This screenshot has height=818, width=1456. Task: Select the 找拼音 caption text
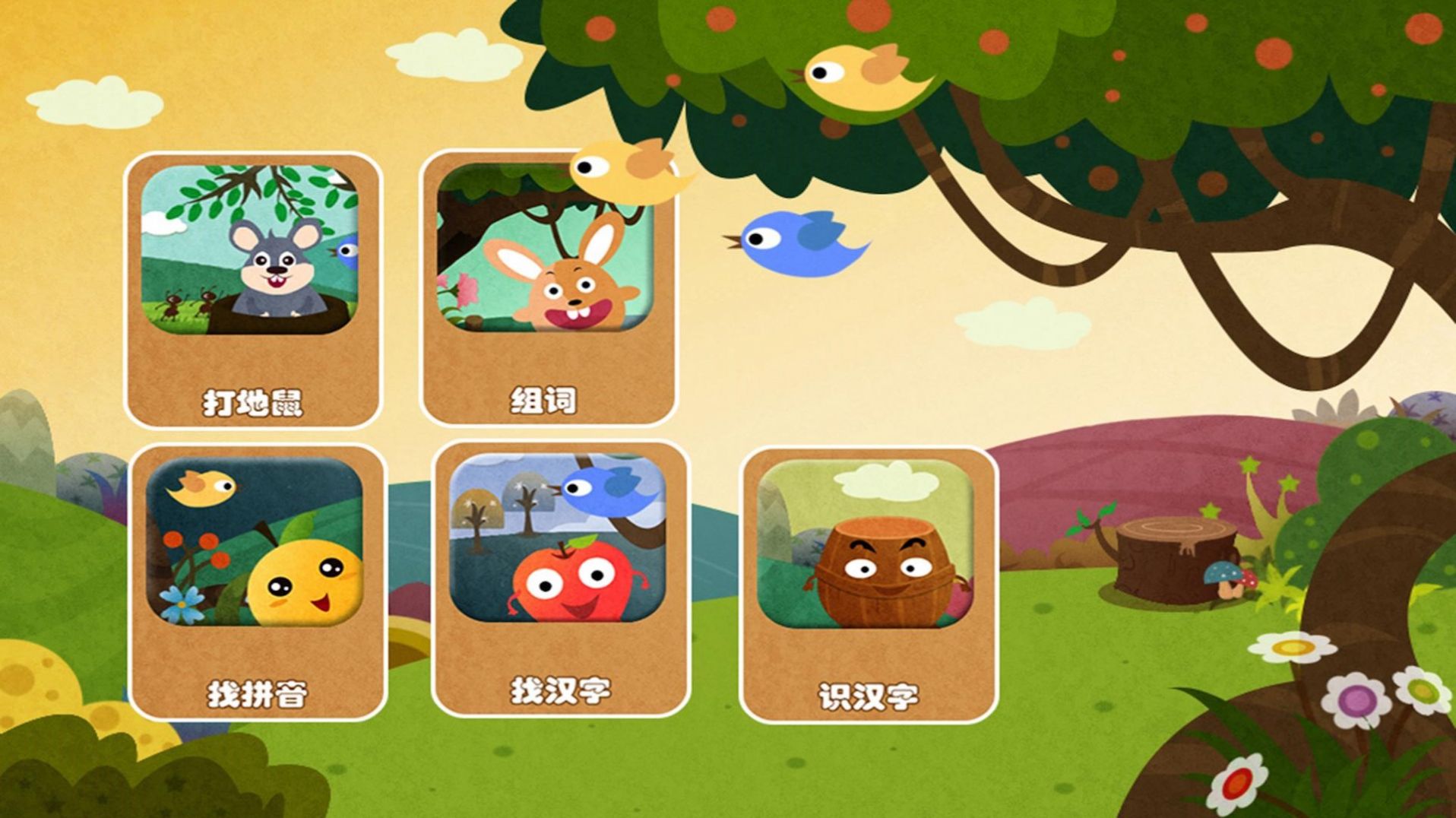257,694
